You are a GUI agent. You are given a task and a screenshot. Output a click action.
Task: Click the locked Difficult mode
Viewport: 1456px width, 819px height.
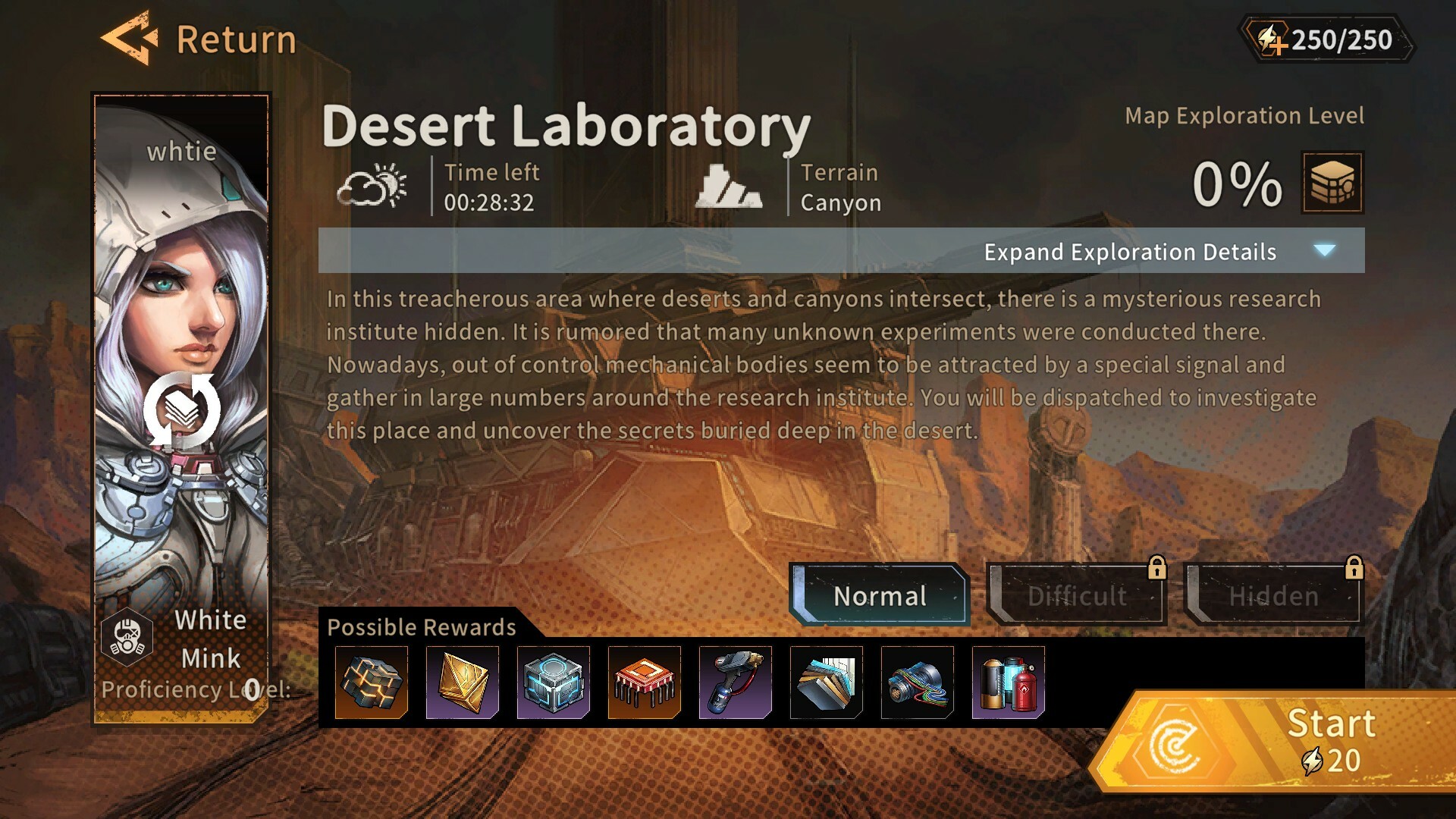coord(1077,597)
